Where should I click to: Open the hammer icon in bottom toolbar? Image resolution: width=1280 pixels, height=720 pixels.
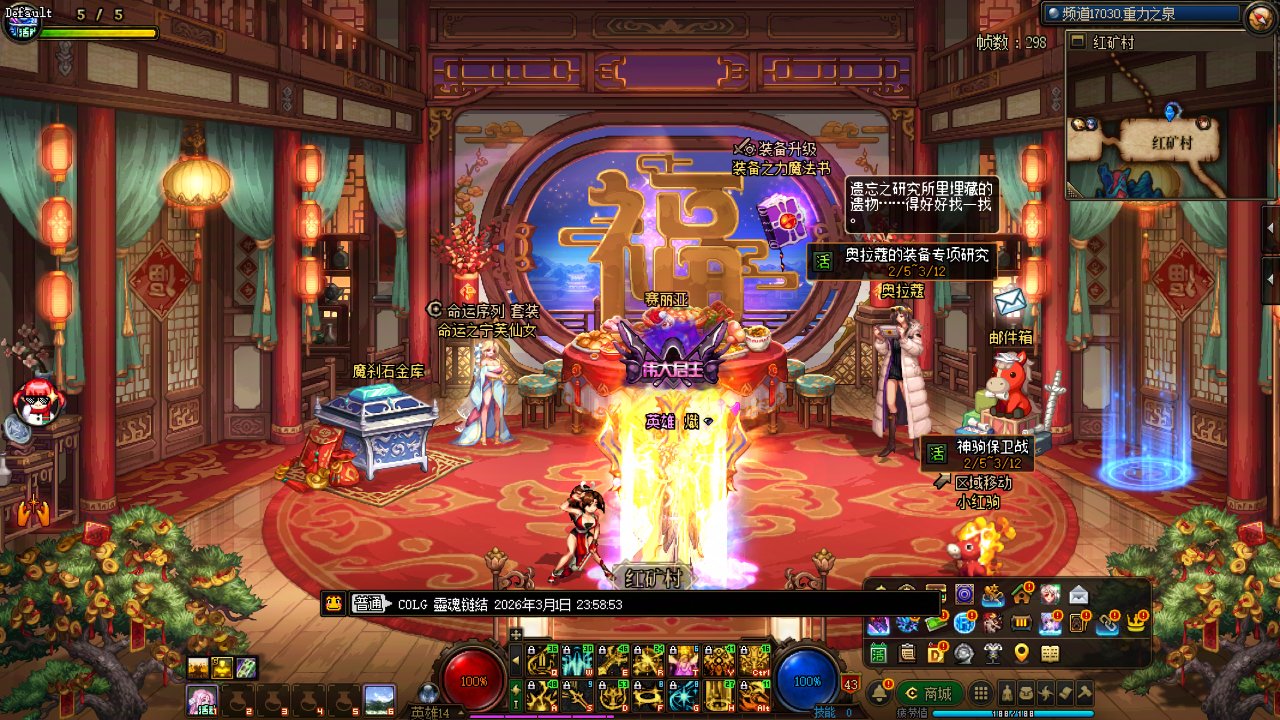[1085, 693]
